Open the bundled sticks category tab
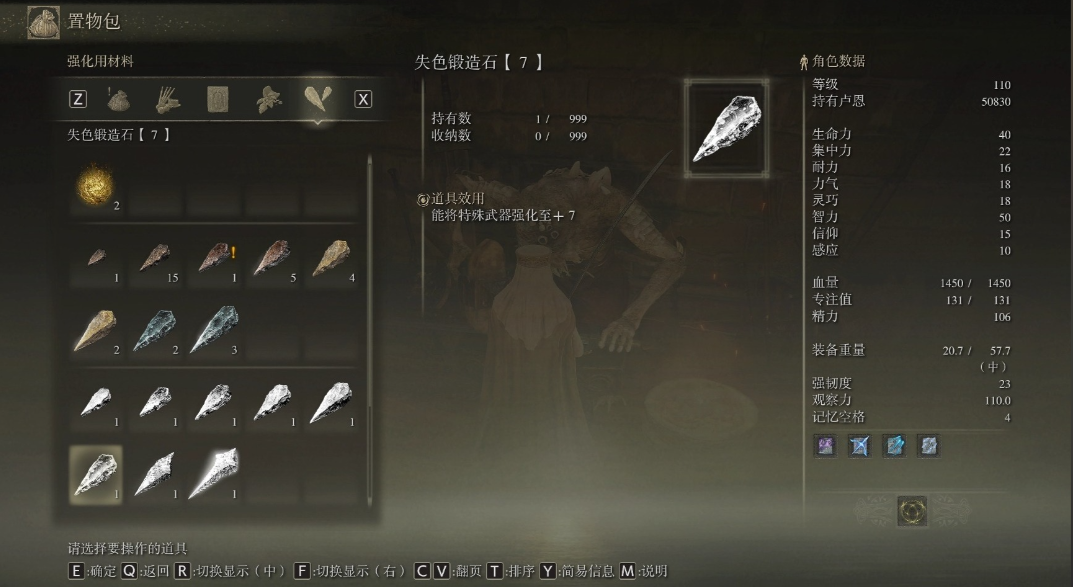 [x=168, y=99]
